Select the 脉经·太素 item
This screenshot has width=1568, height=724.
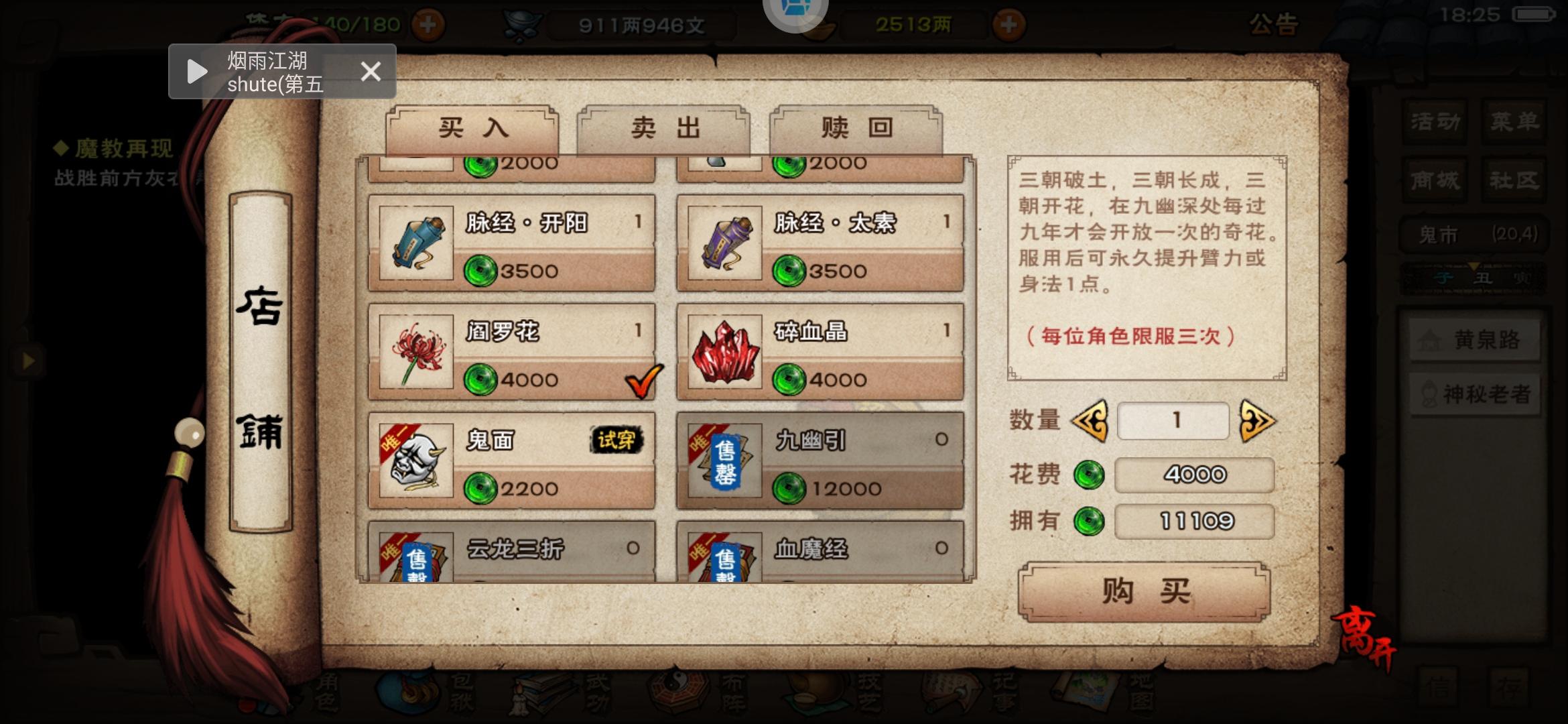coord(818,245)
